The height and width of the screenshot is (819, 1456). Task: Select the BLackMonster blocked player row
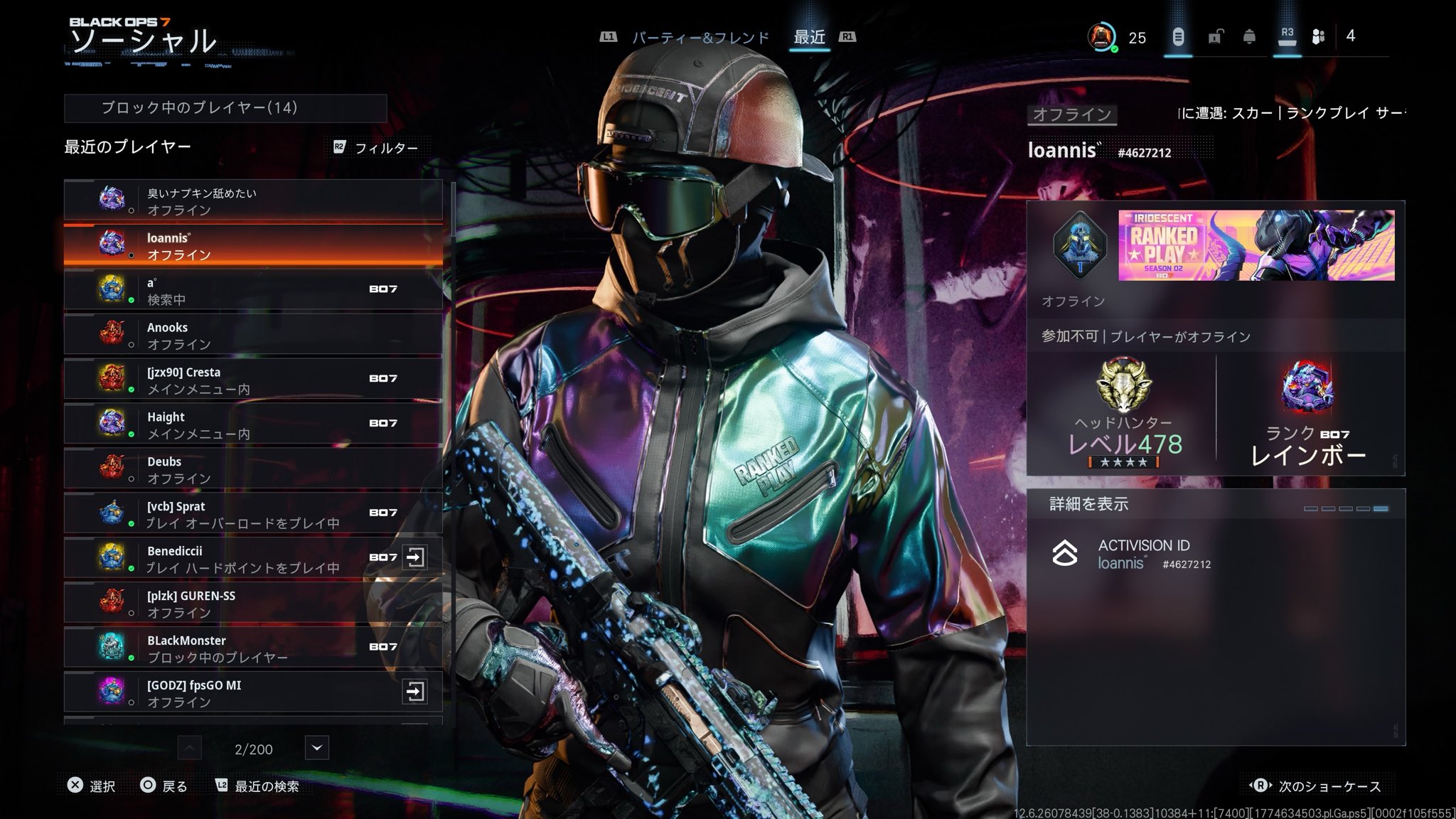pyautogui.click(x=253, y=649)
